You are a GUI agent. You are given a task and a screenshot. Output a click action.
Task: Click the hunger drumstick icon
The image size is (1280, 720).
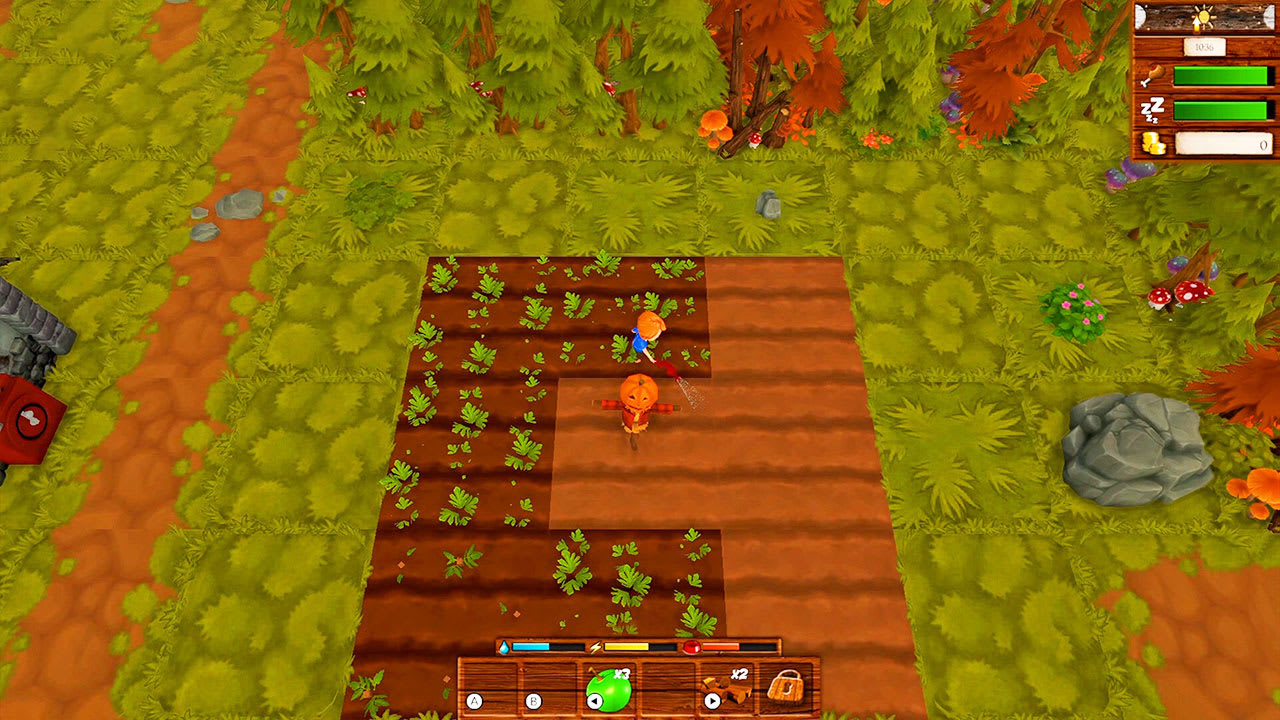point(1152,75)
